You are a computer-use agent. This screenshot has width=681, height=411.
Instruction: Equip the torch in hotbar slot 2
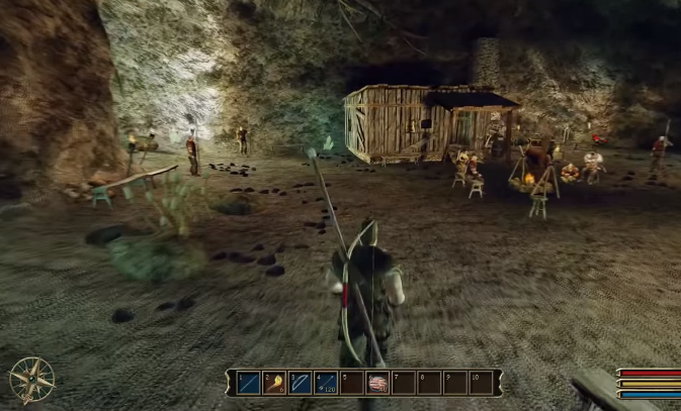[273, 382]
